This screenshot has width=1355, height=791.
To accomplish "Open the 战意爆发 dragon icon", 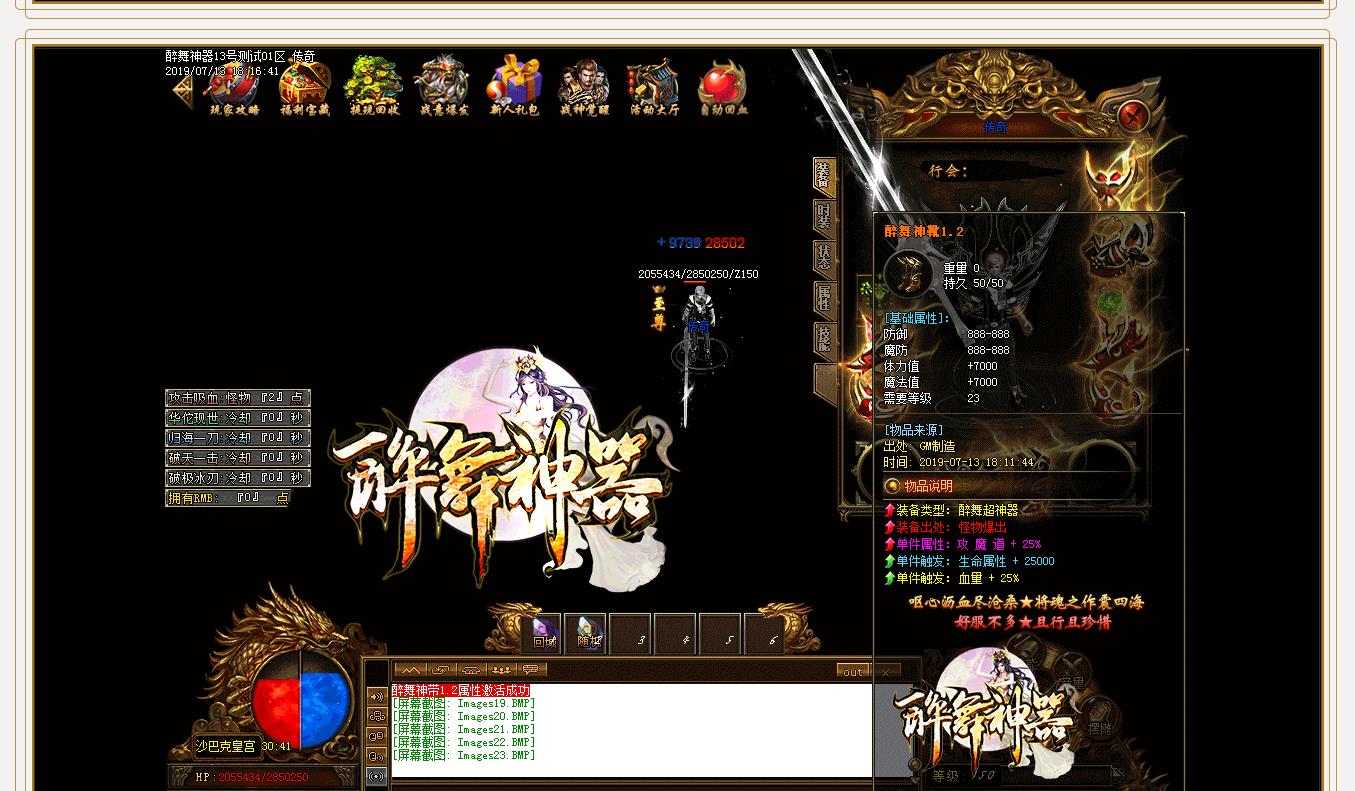I will [x=444, y=87].
